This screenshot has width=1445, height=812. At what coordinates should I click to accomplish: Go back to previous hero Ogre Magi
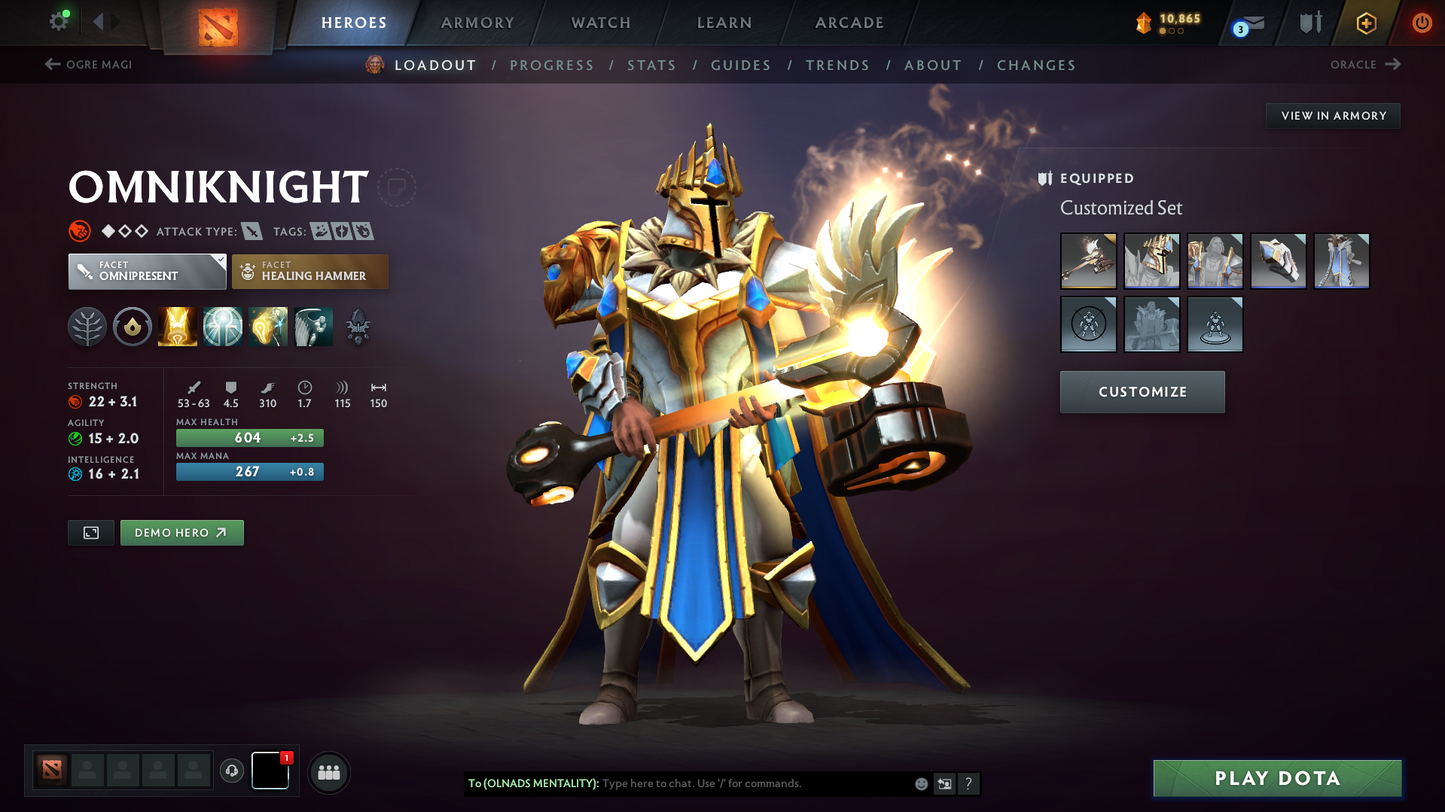88,65
